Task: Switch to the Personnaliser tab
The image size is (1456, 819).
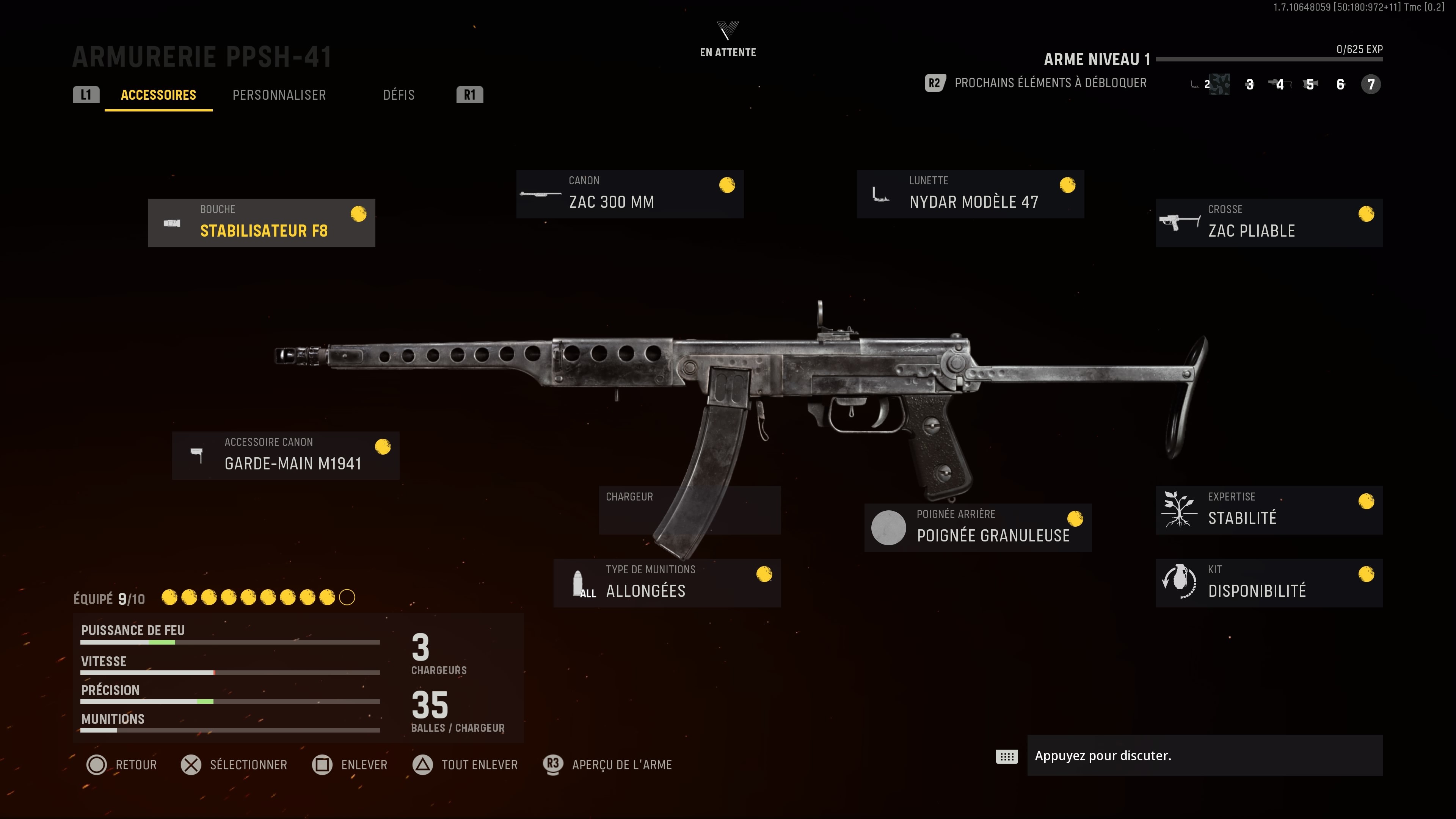Action: (279, 94)
